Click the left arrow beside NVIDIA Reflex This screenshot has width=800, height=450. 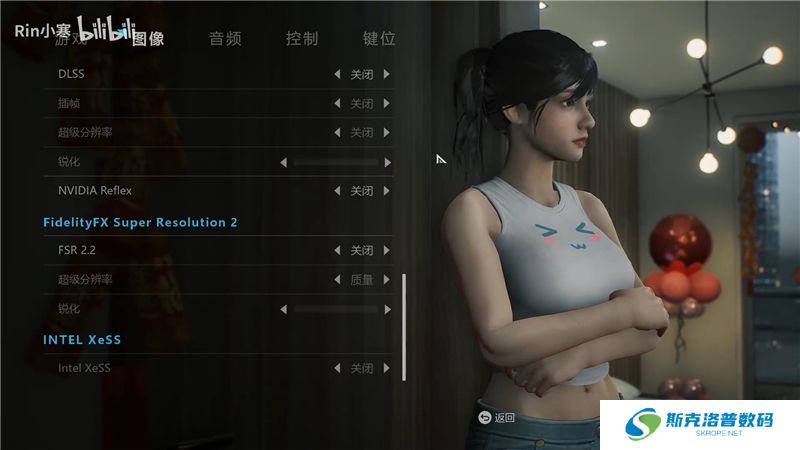click(337, 191)
